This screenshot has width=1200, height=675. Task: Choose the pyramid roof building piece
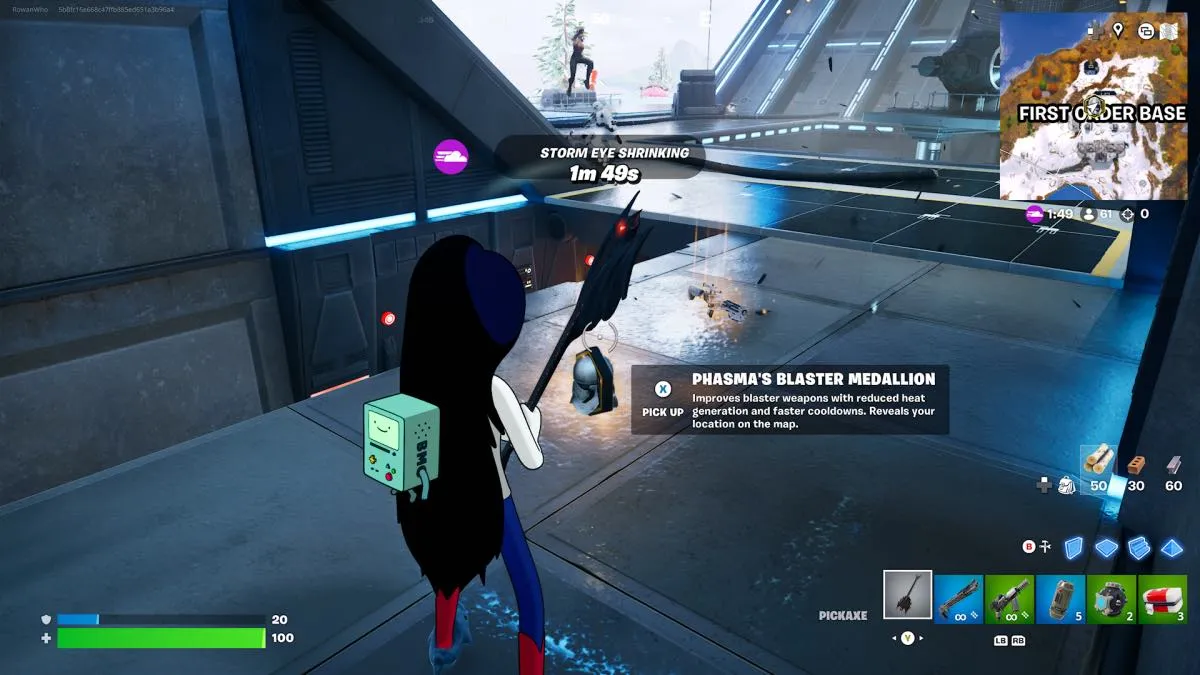point(1171,547)
